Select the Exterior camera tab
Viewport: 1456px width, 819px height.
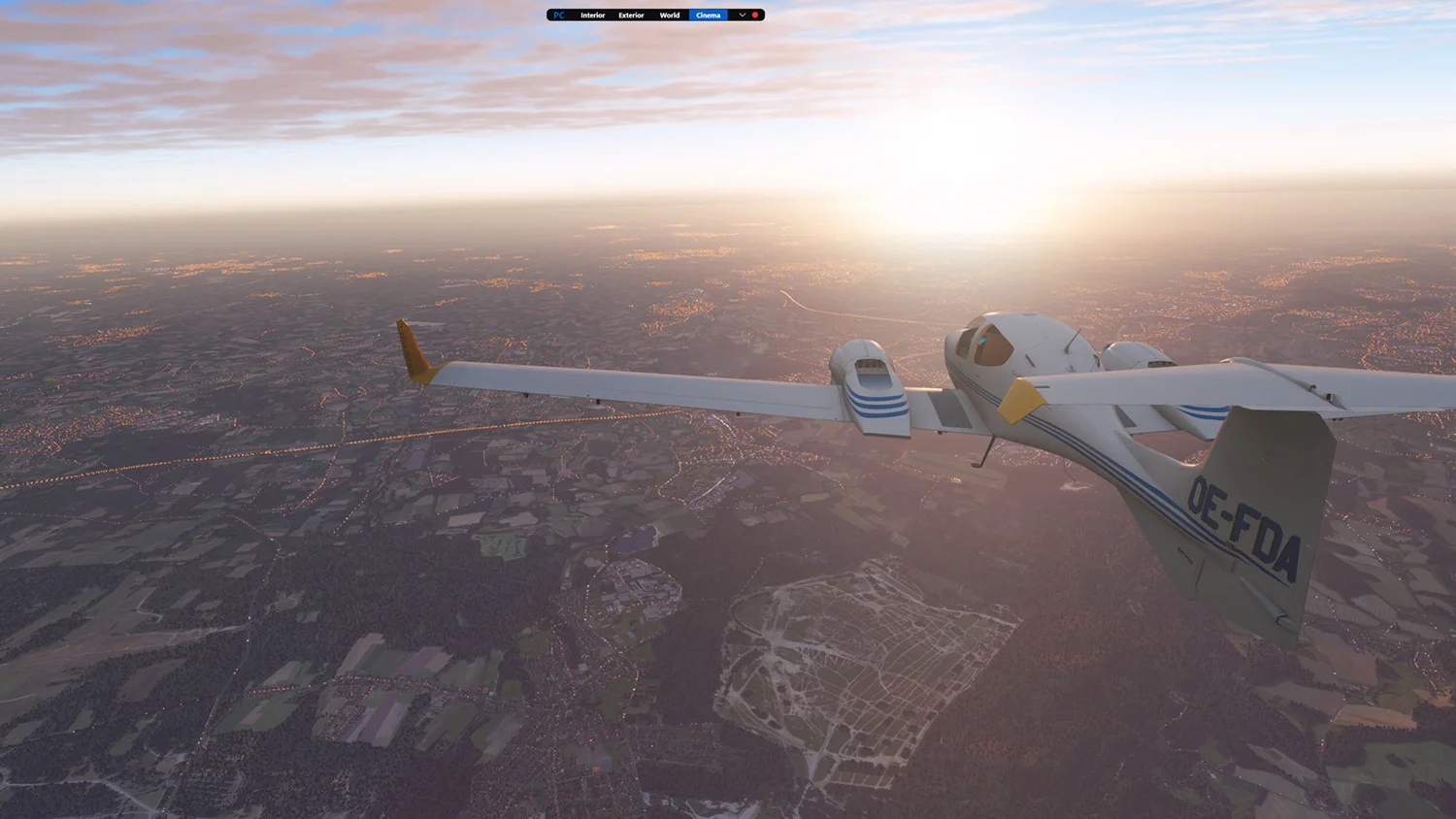click(631, 16)
